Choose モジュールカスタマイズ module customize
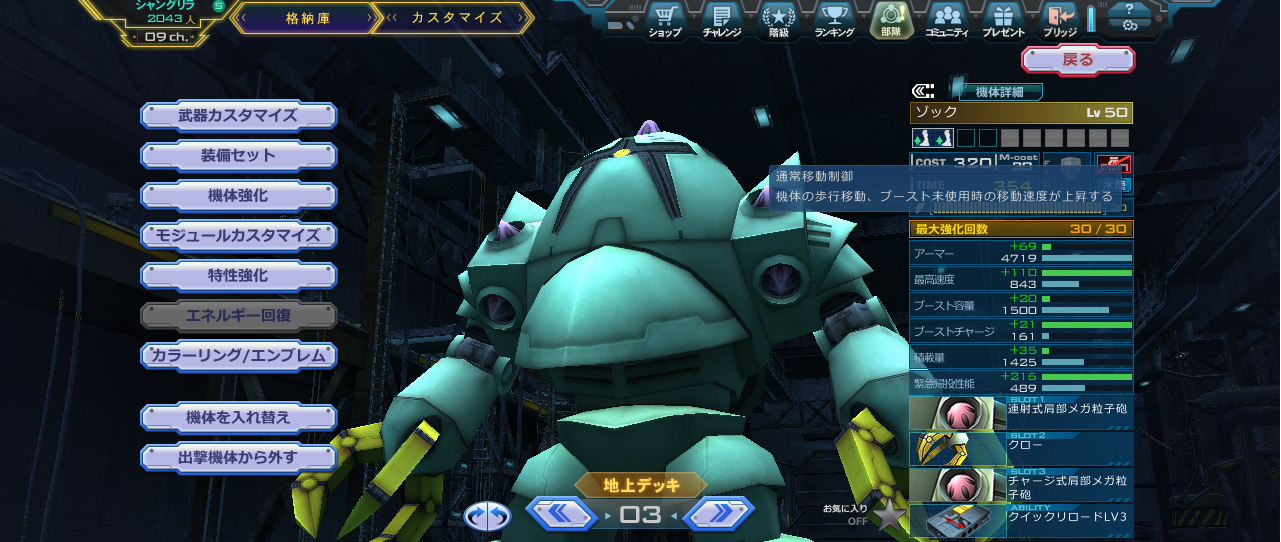 [x=238, y=236]
